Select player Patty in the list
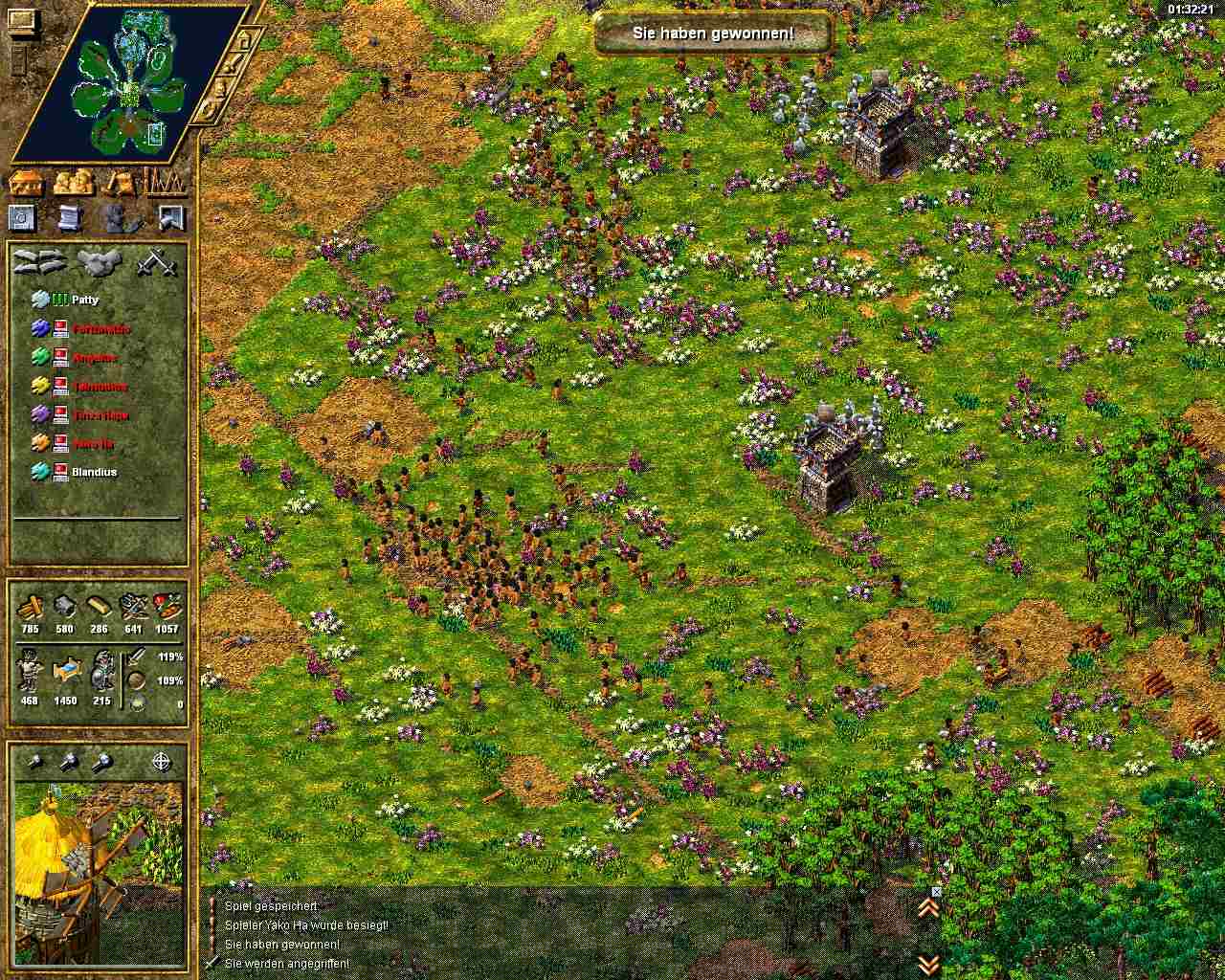 coord(85,301)
